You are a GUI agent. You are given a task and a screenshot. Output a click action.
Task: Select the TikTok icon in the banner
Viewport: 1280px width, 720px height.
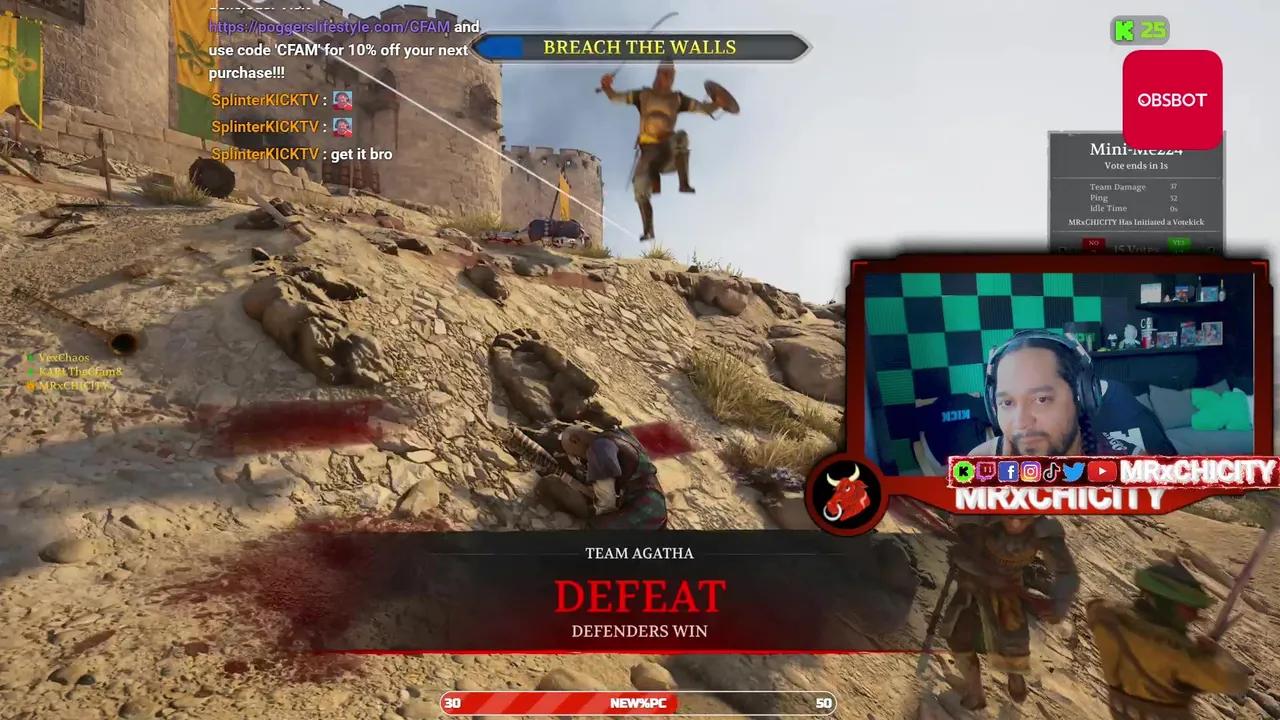(x=1053, y=472)
